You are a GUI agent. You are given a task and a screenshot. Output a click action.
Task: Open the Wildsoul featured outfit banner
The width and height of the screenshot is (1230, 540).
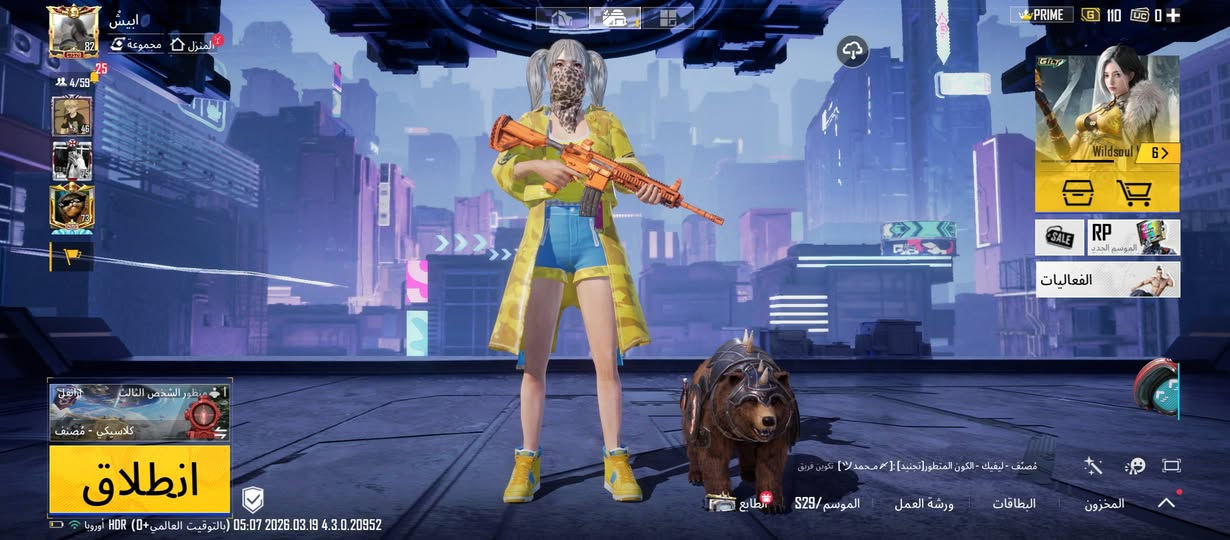[x=1107, y=110]
